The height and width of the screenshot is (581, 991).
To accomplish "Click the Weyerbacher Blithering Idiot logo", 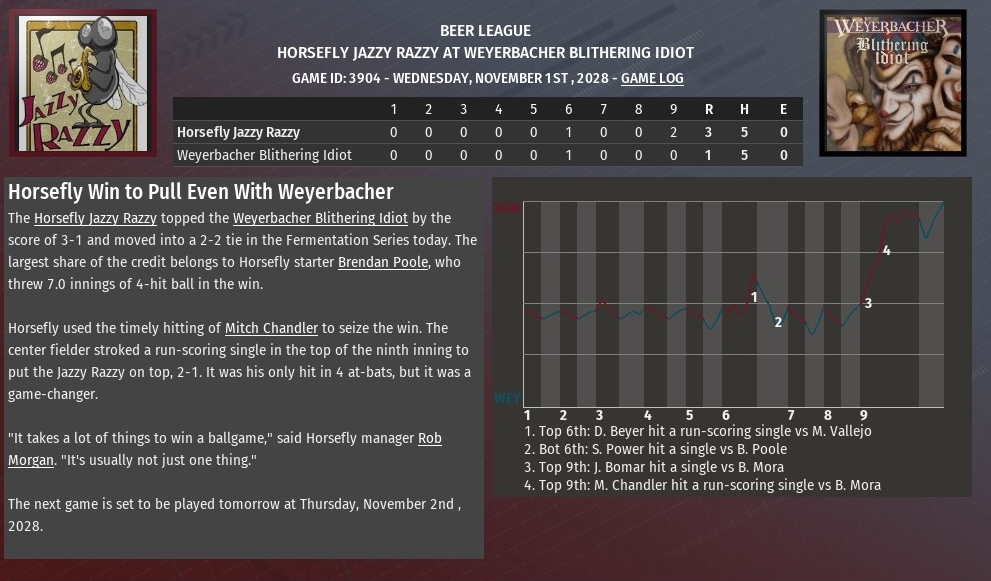I will (893, 83).
